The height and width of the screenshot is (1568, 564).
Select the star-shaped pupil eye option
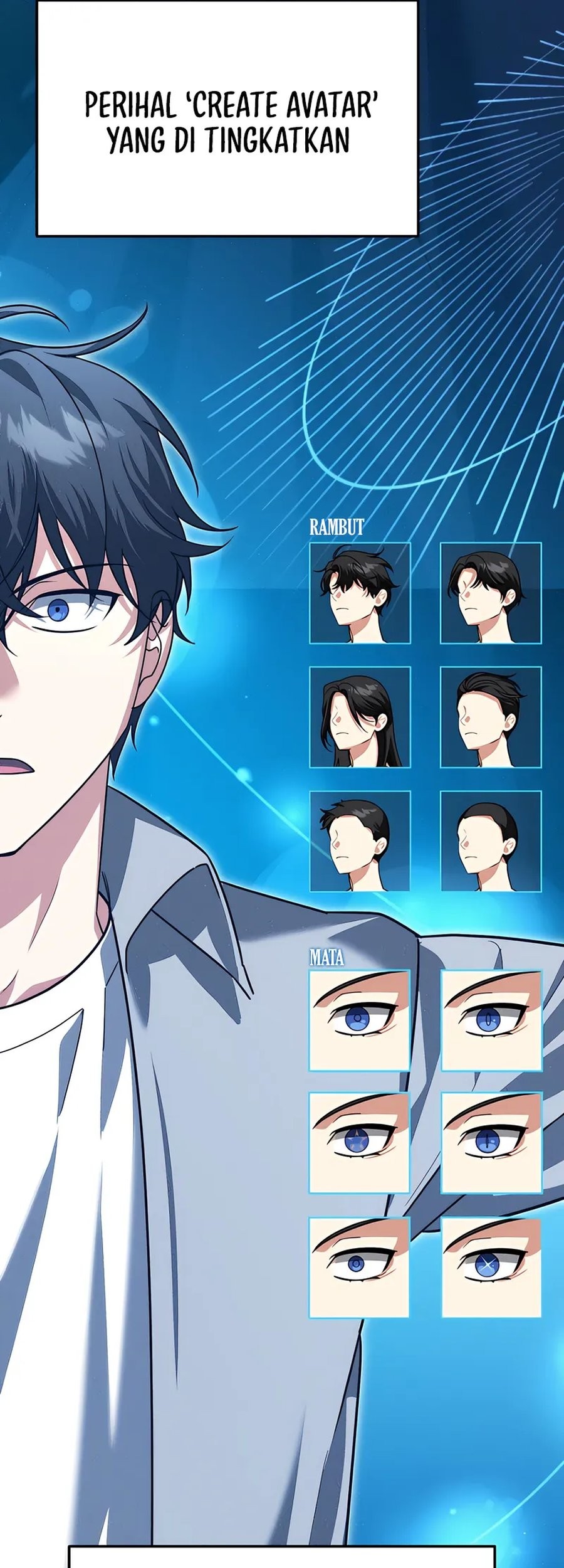coord(359,1142)
